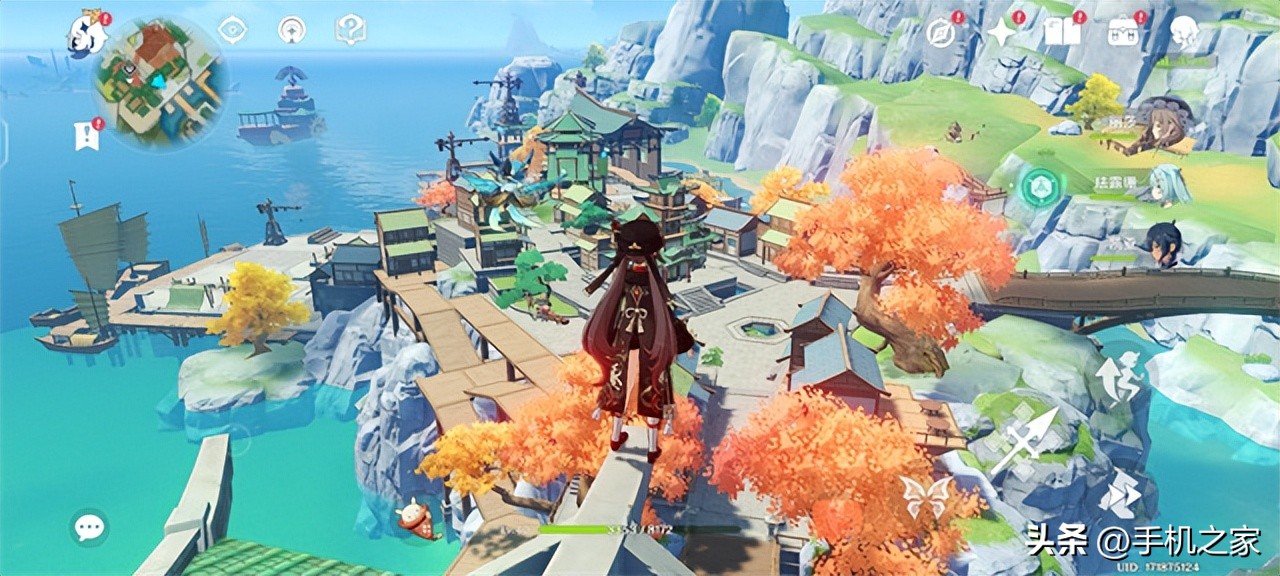This screenshot has height=576, width=1280.
Task: Activate the green glowing gadget icon
Action: click(x=1040, y=187)
